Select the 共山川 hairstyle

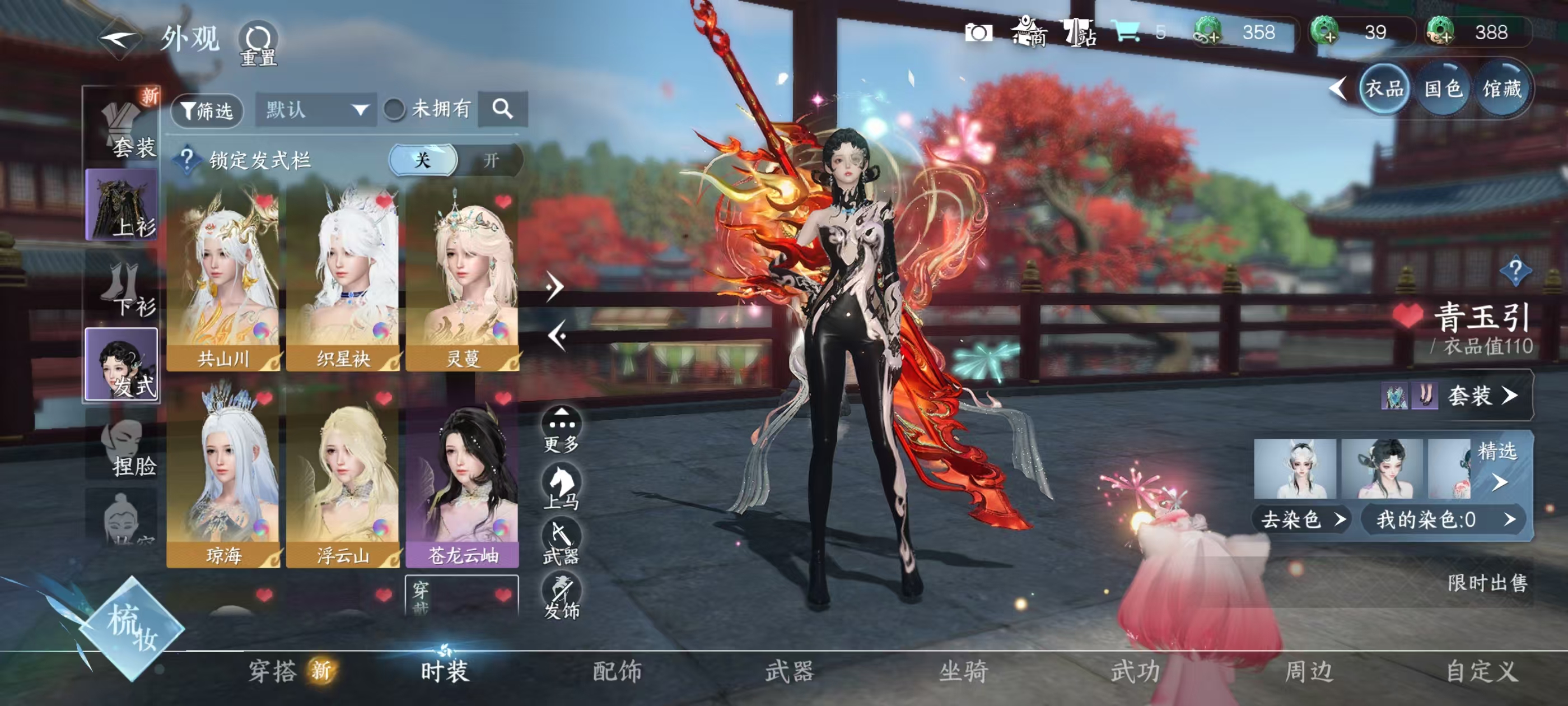(x=223, y=280)
